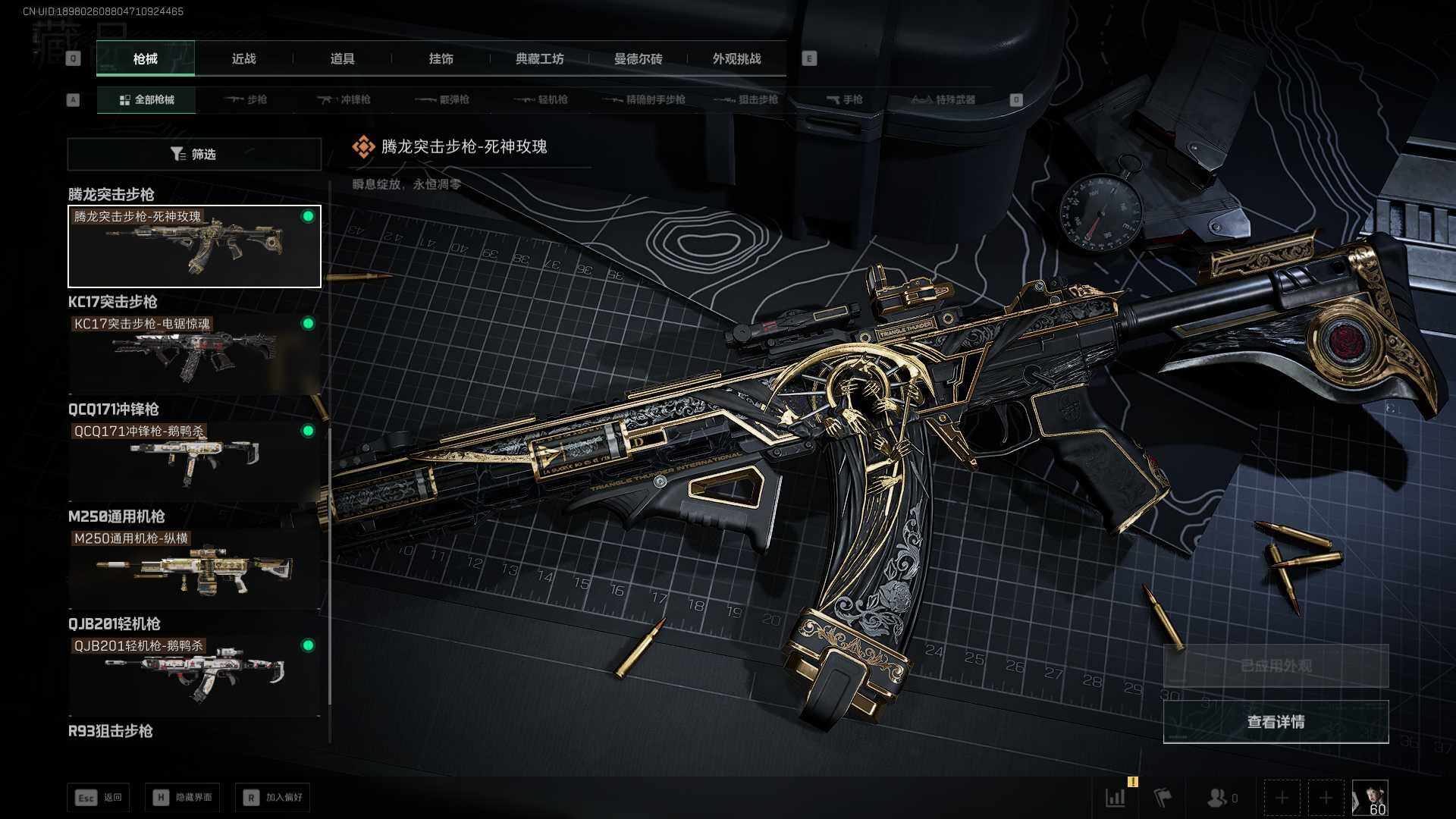Open the player avatar profile
The width and height of the screenshot is (1456, 819).
click(x=1370, y=798)
